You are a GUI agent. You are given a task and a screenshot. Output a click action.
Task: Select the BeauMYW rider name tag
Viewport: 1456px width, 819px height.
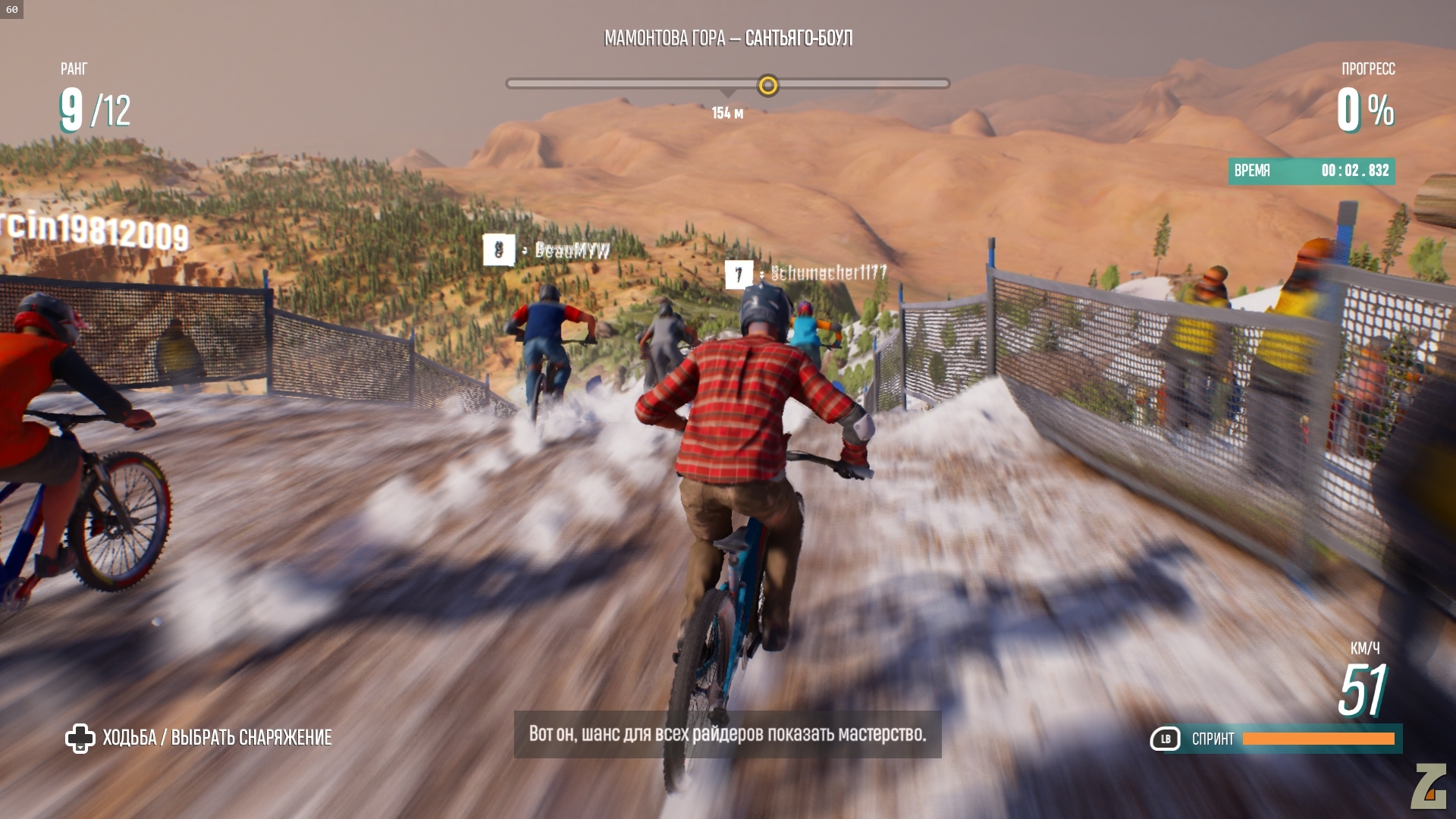click(572, 250)
